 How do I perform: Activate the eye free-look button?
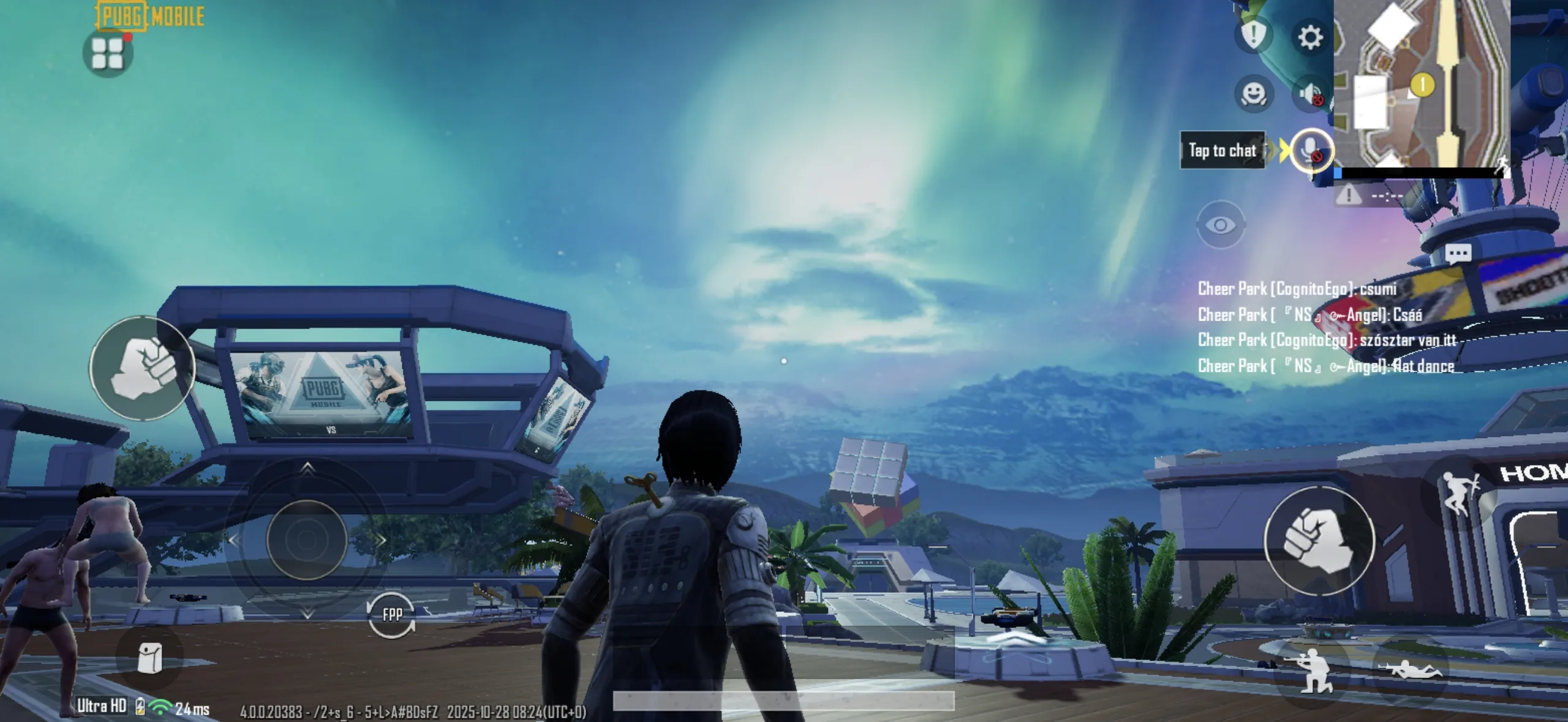1220,226
